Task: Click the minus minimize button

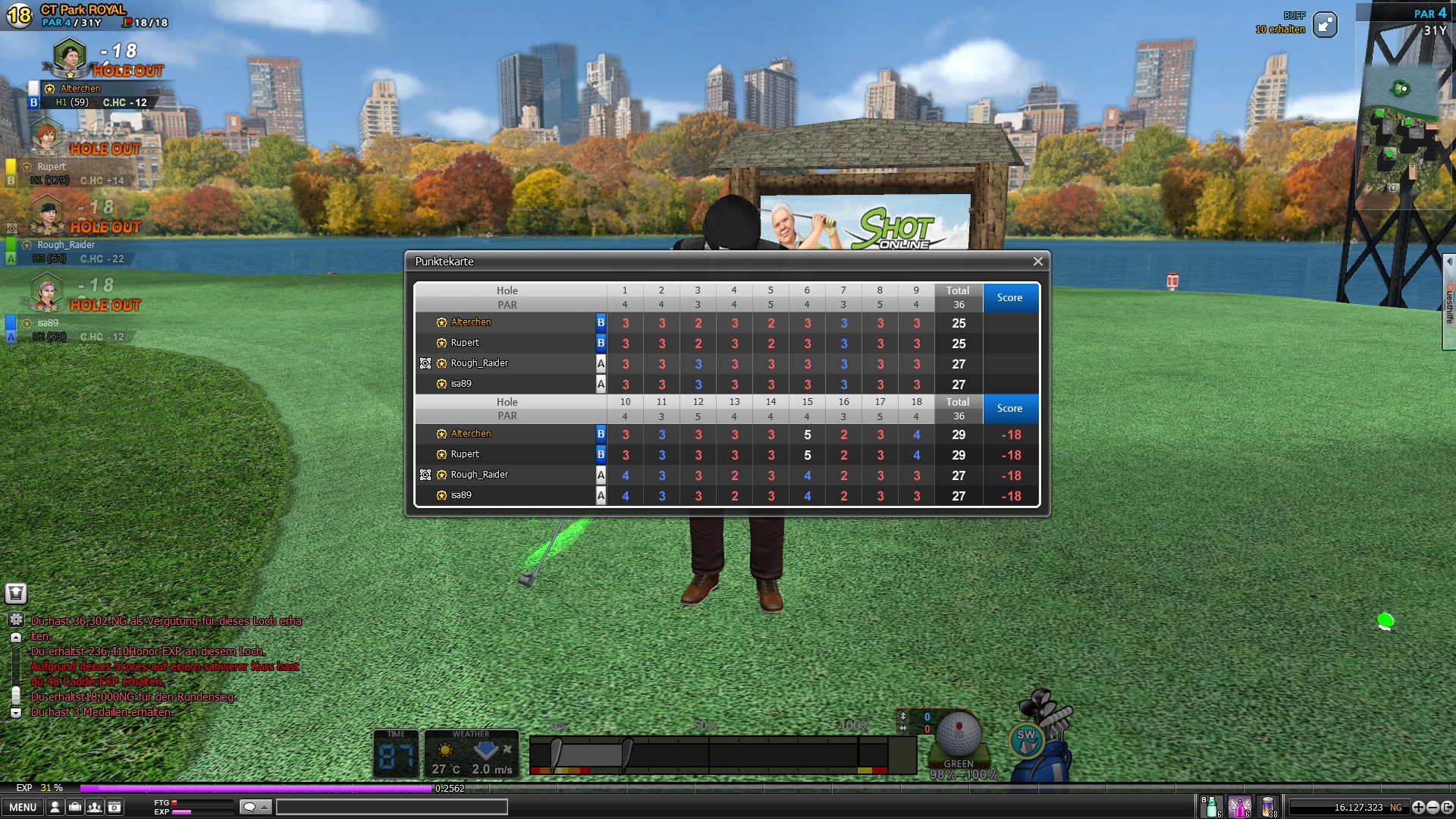Action: pos(1432,808)
